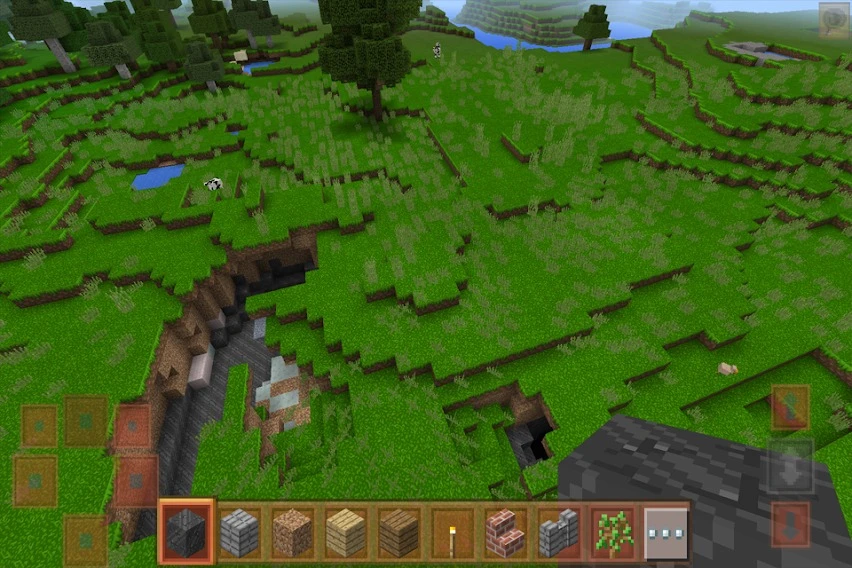Choose the dirt block in the hotbar
This screenshot has height=568, width=852.
(x=293, y=532)
